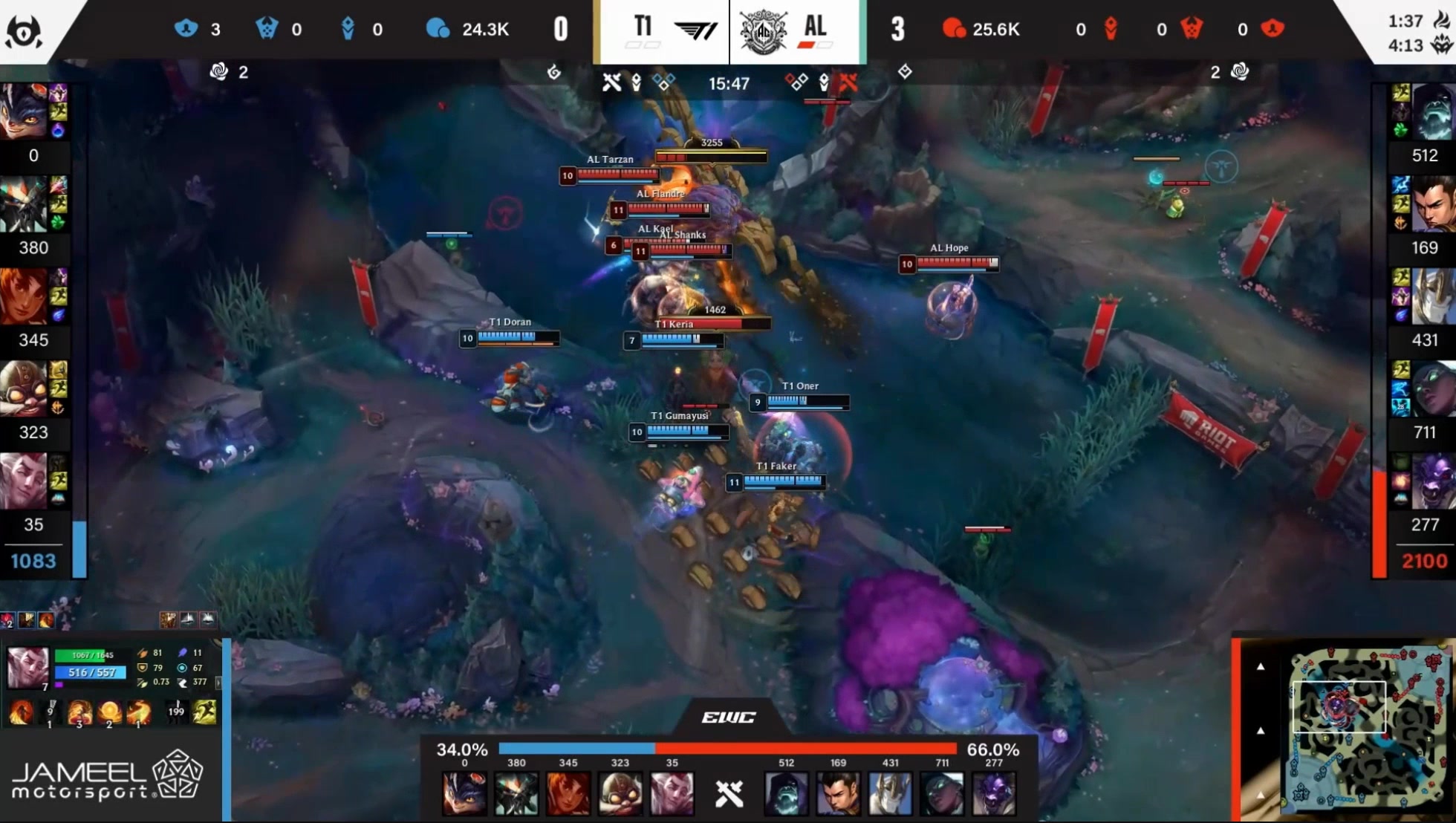Click the summoner spell showing 199 cooldown

tap(176, 712)
